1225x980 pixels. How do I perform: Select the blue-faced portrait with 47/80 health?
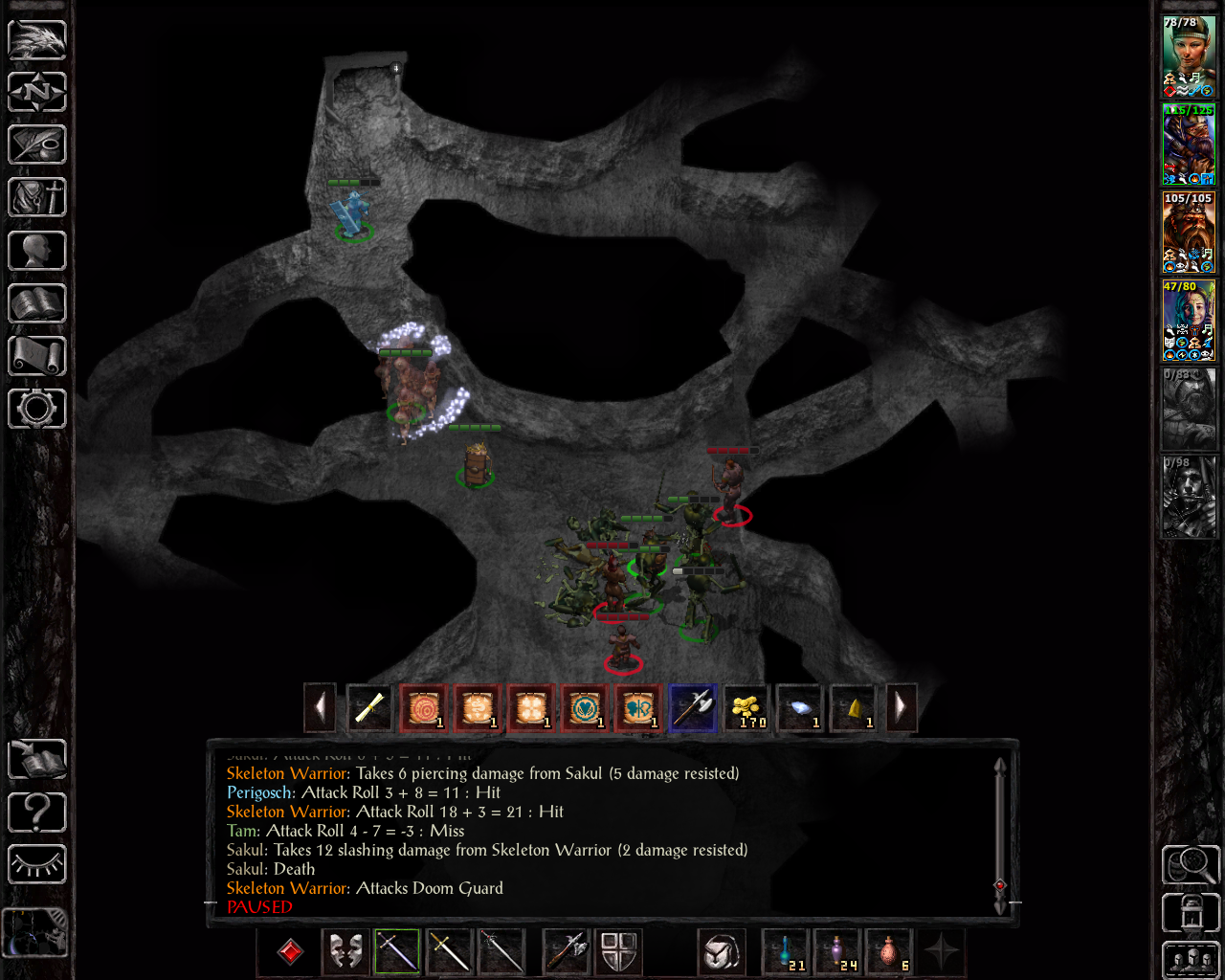[1189, 321]
